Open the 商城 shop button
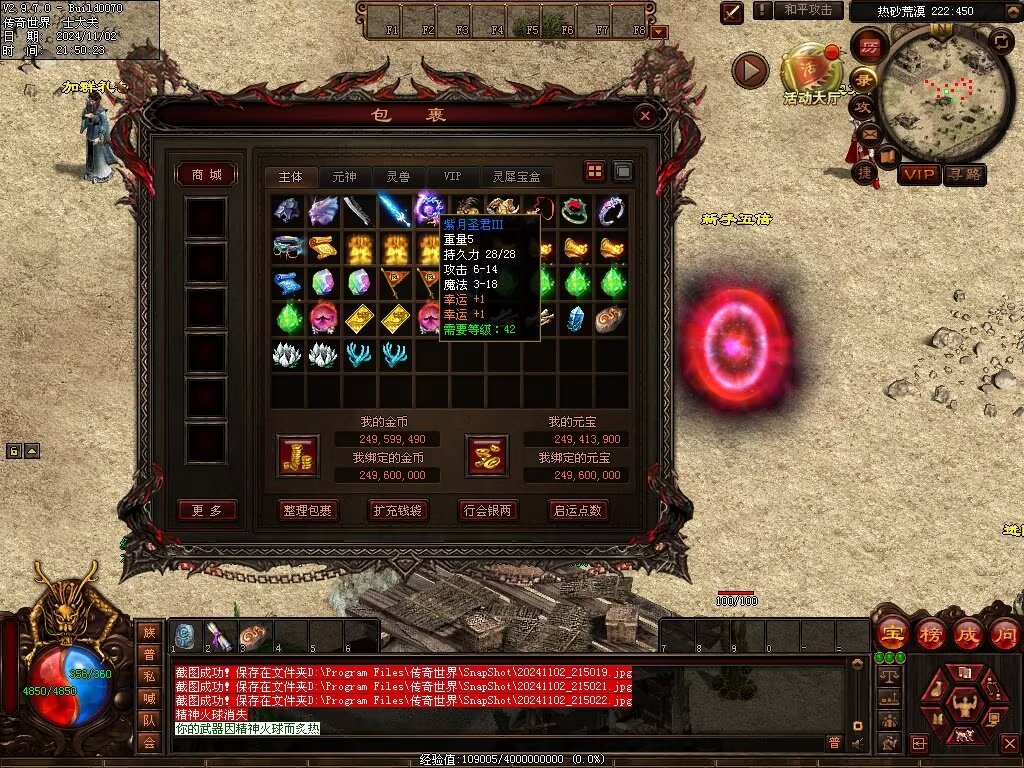The image size is (1024, 768). 206,175
